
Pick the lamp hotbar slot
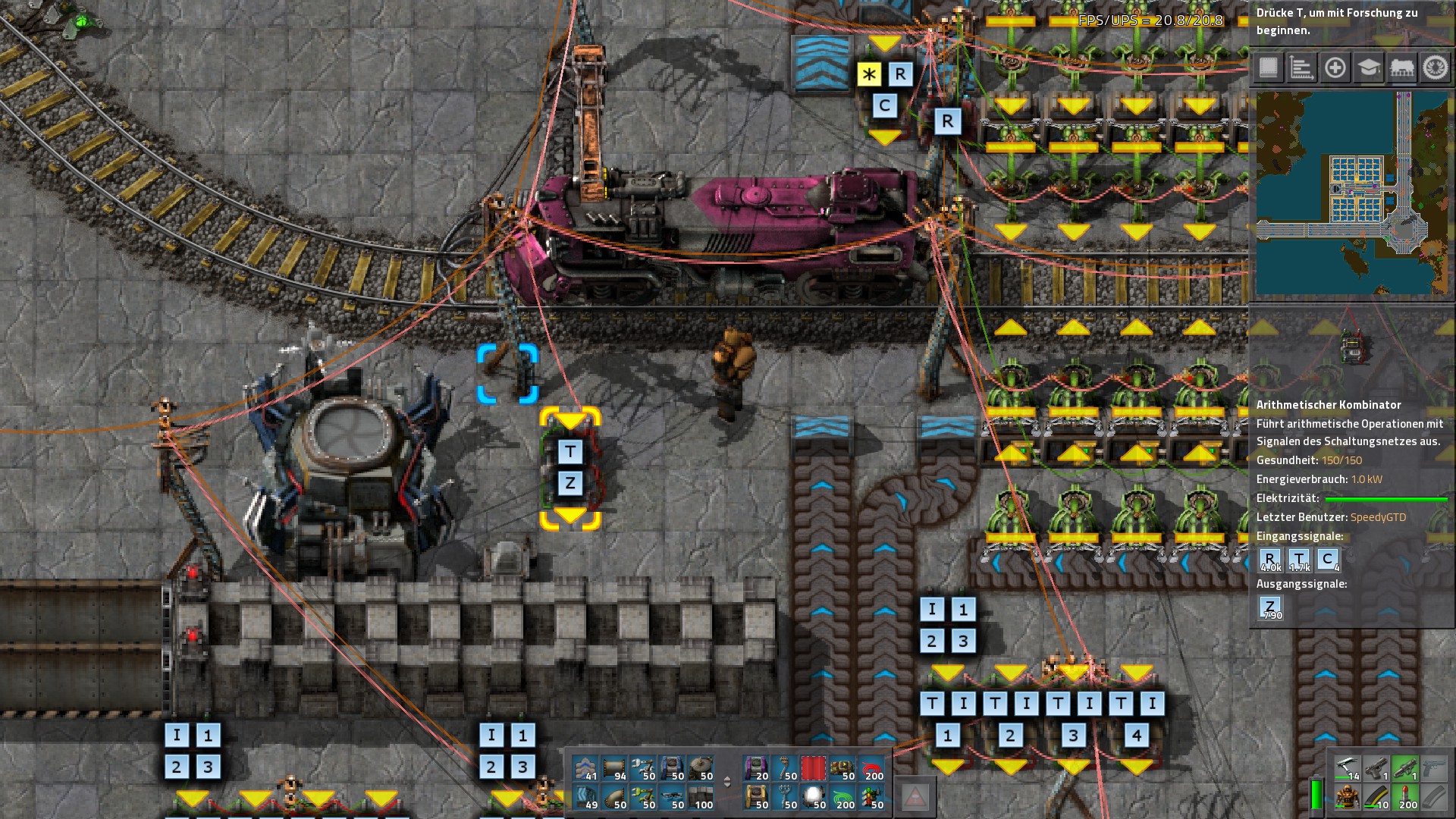coord(814,798)
